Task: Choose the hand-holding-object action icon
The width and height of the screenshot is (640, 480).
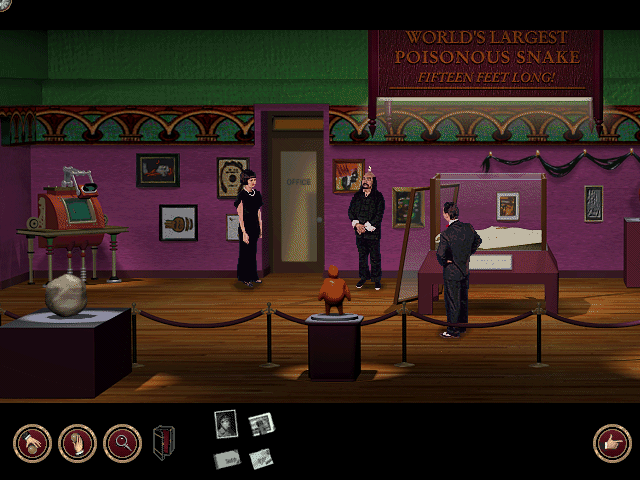Action: [77, 443]
